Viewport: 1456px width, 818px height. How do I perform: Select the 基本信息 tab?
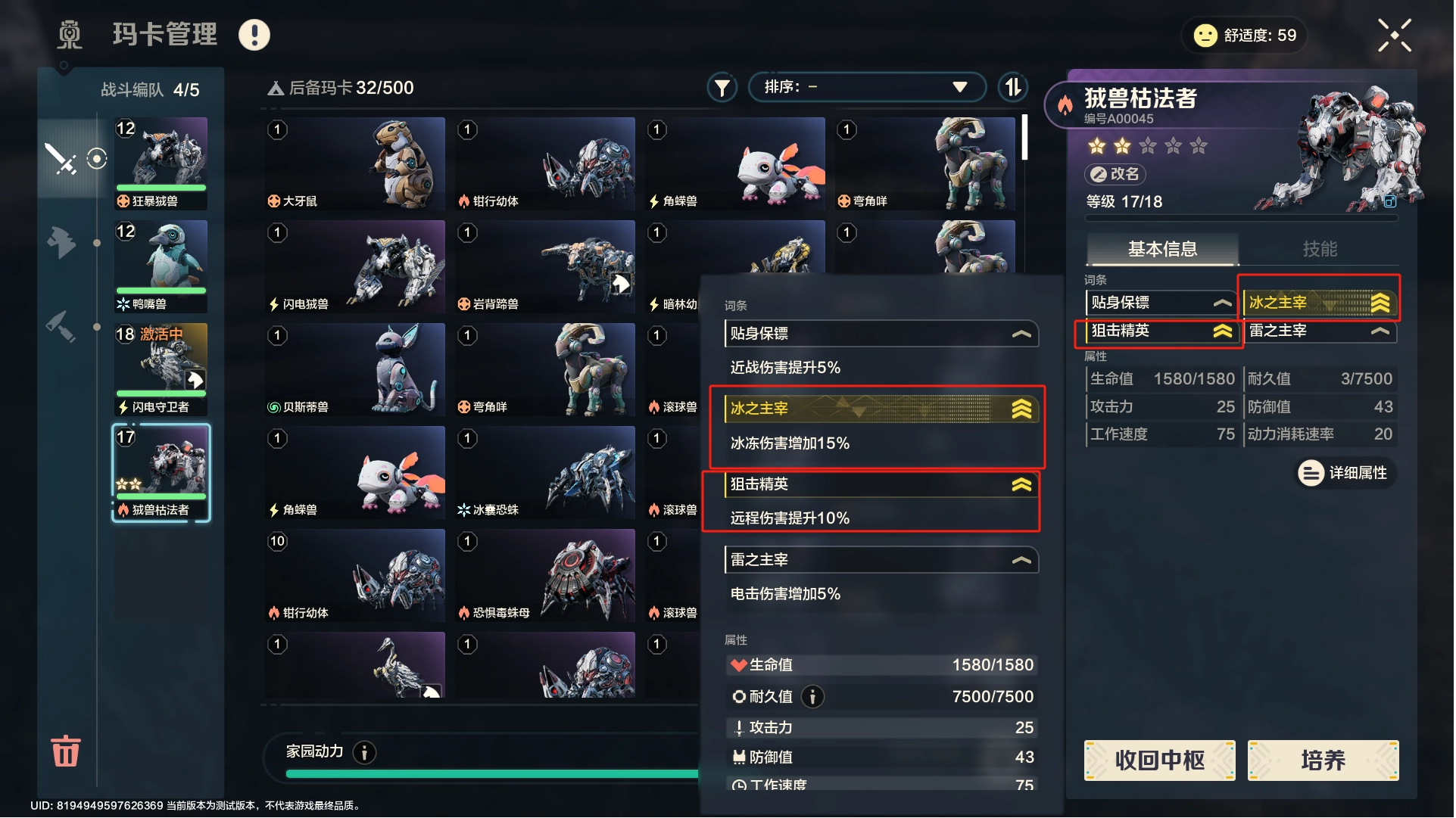(x=1162, y=249)
